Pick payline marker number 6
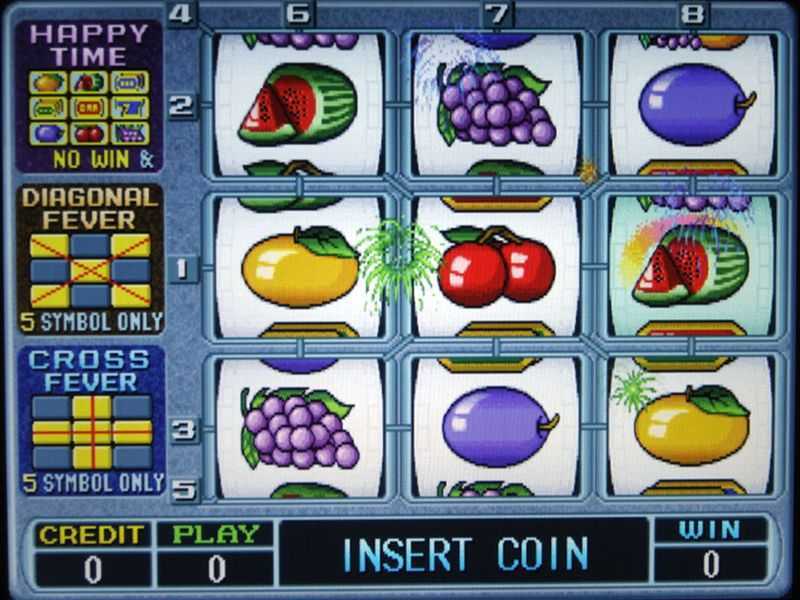The image size is (800, 600). (298, 14)
